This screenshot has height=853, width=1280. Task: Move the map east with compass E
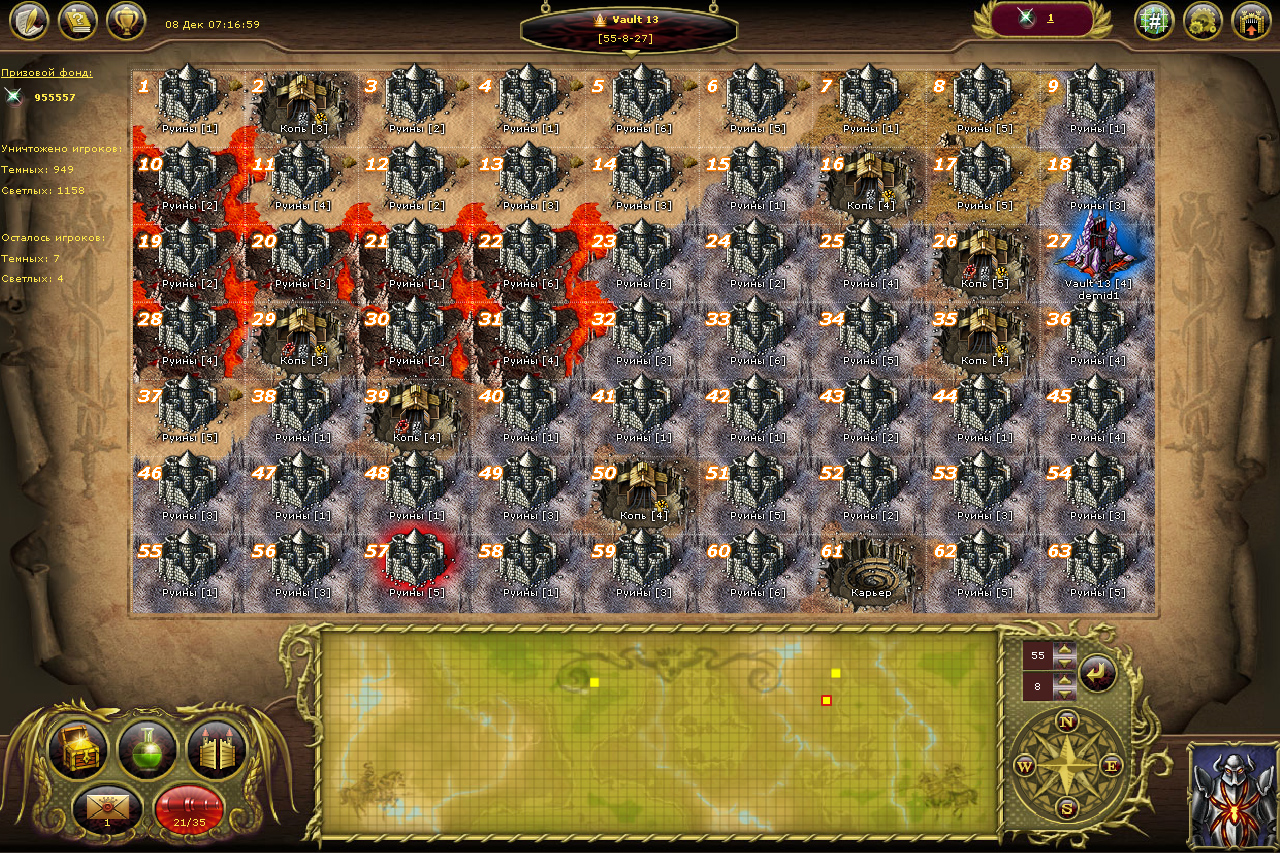pyautogui.click(x=1111, y=766)
